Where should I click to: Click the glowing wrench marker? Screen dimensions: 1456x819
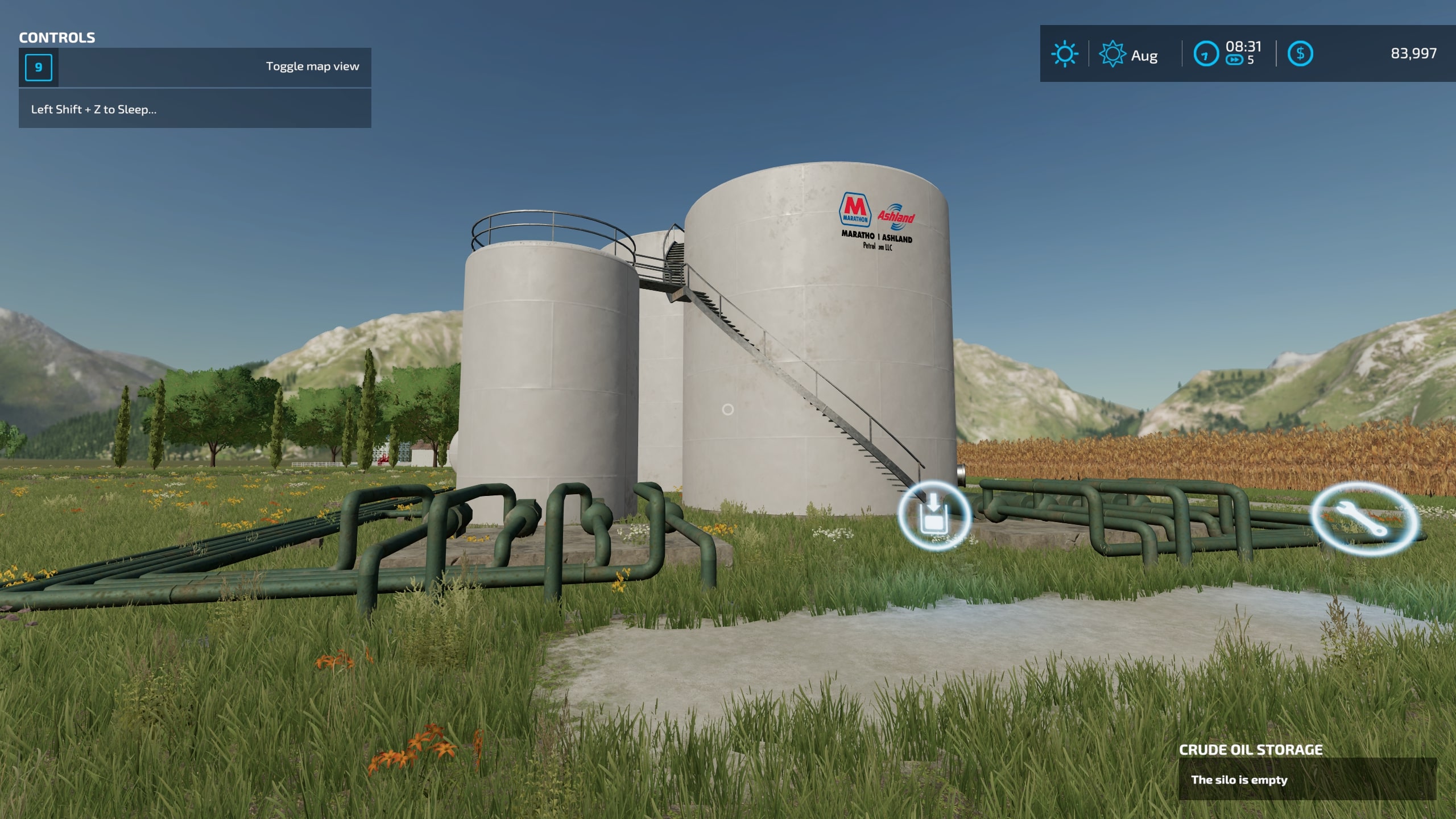coord(1363,519)
